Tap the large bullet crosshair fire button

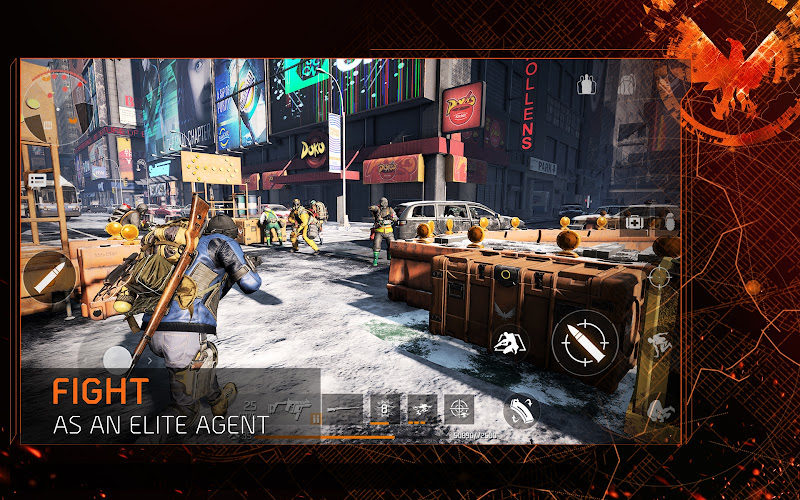point(585,340)
